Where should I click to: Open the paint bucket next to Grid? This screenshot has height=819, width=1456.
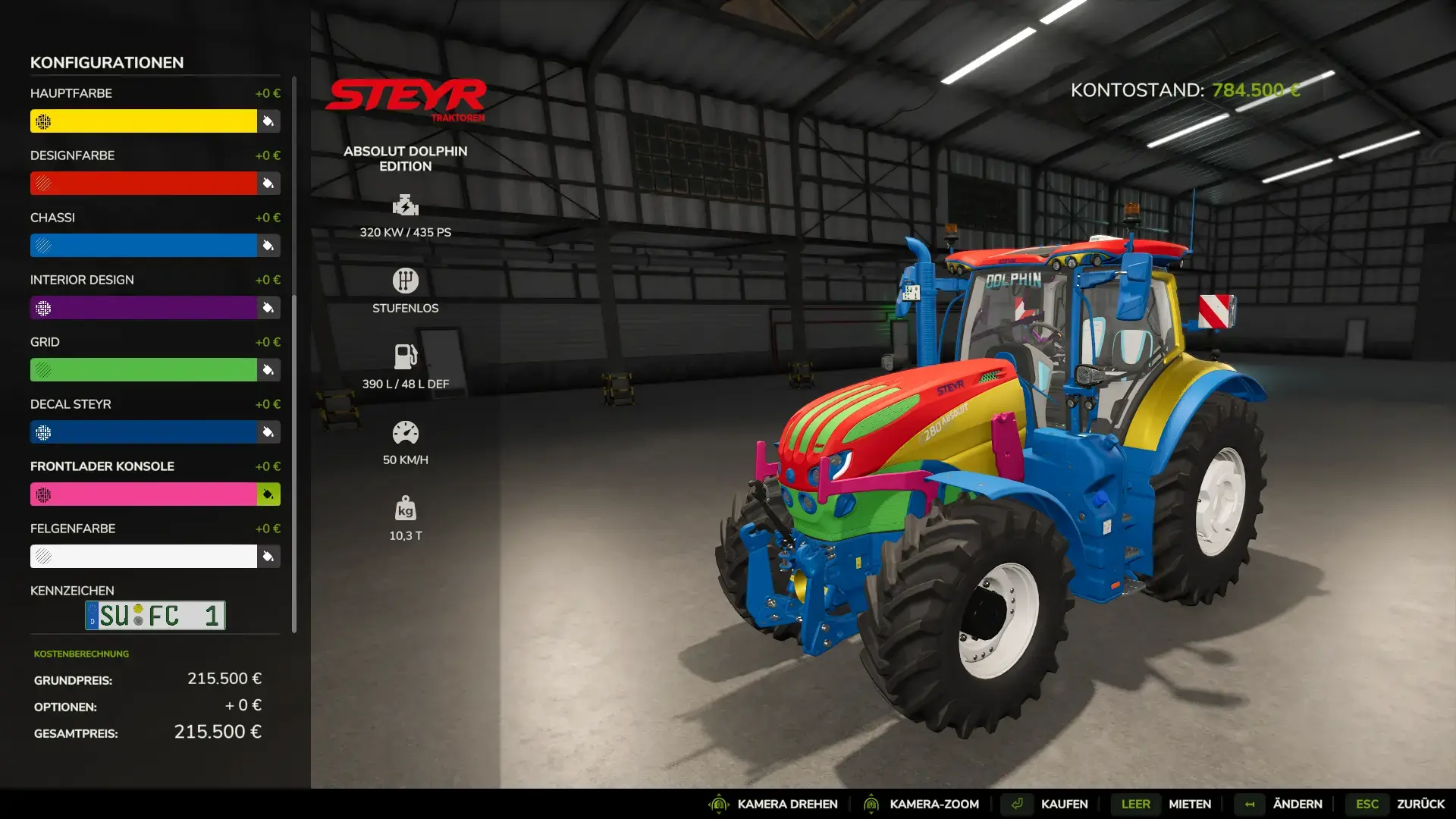coord(268,370)
